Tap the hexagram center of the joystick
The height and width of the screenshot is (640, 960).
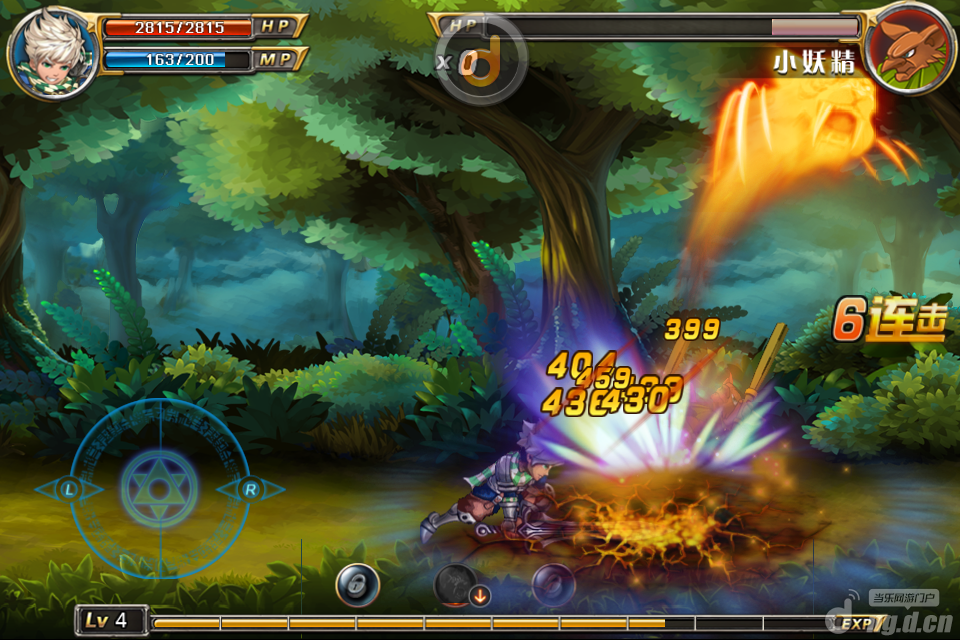159,489
